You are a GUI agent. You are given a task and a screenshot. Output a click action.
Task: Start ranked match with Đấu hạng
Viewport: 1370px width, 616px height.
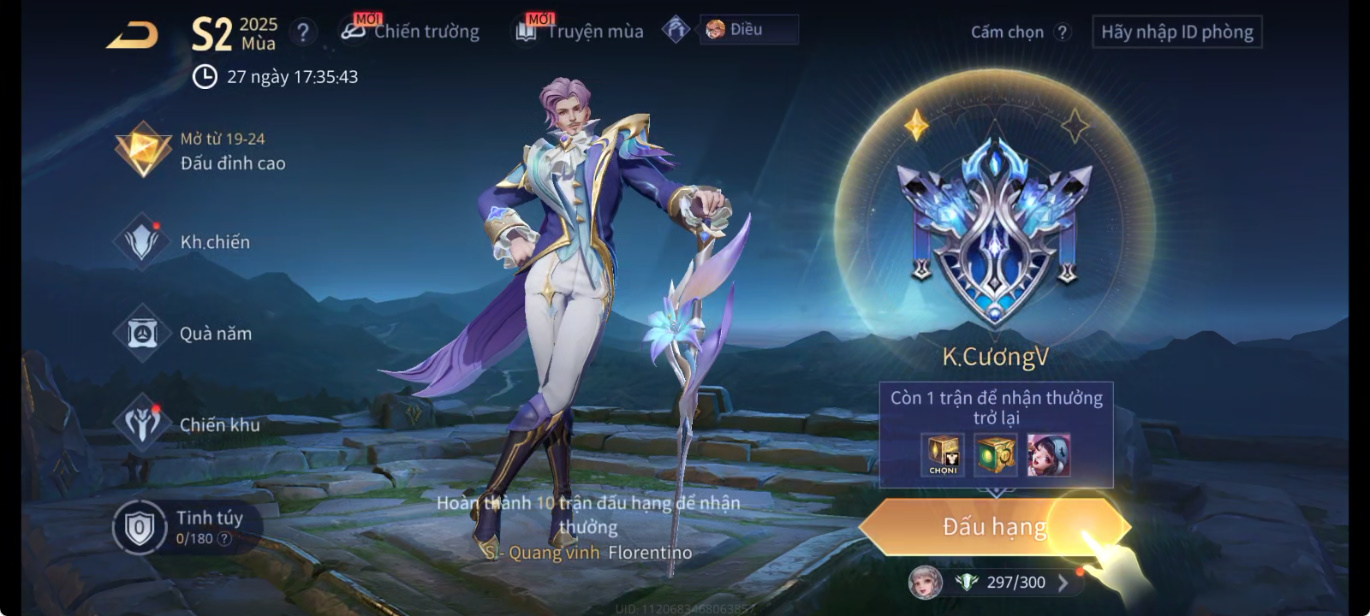(994, 527)
